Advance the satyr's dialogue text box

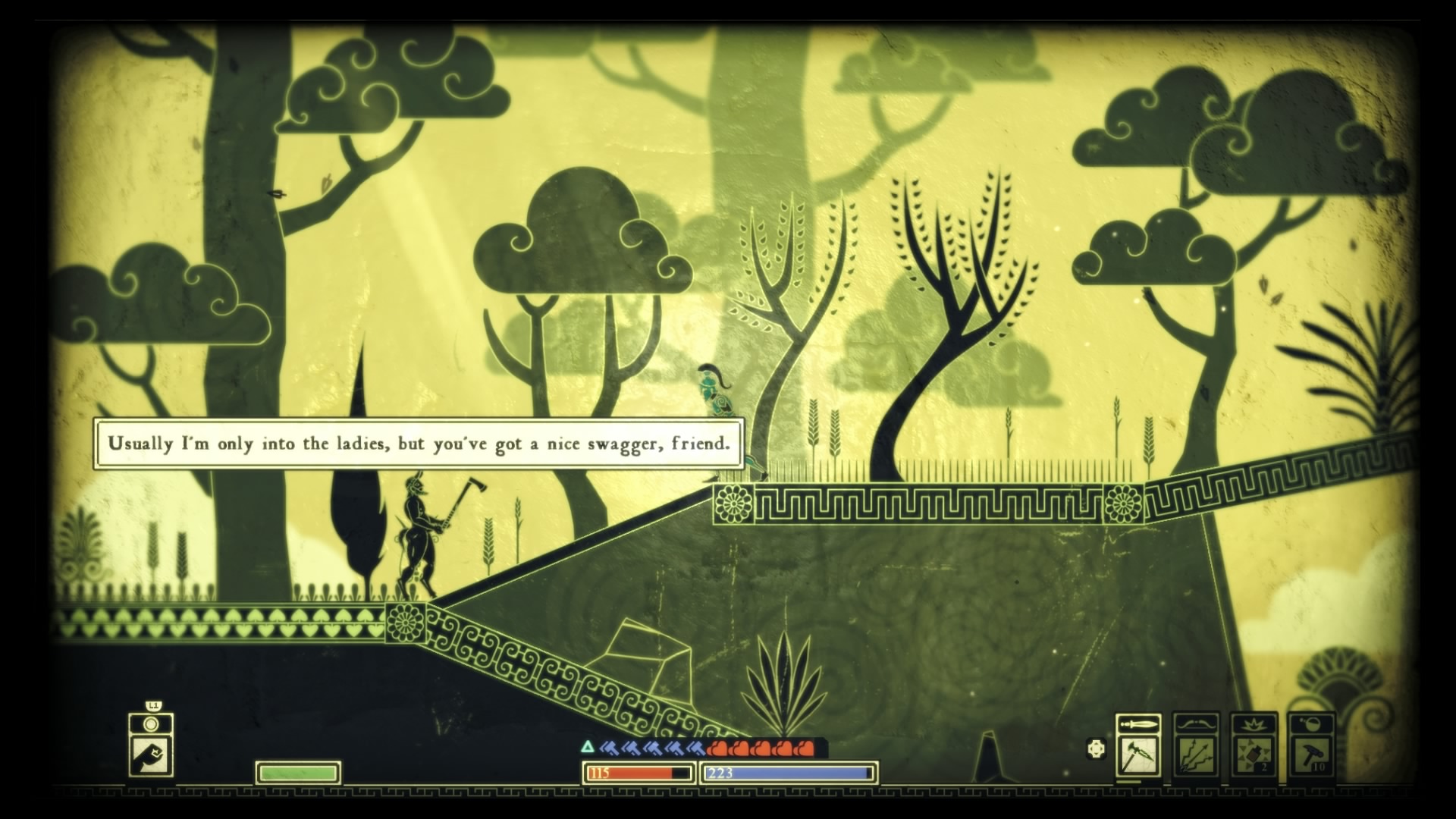(419, 444)
